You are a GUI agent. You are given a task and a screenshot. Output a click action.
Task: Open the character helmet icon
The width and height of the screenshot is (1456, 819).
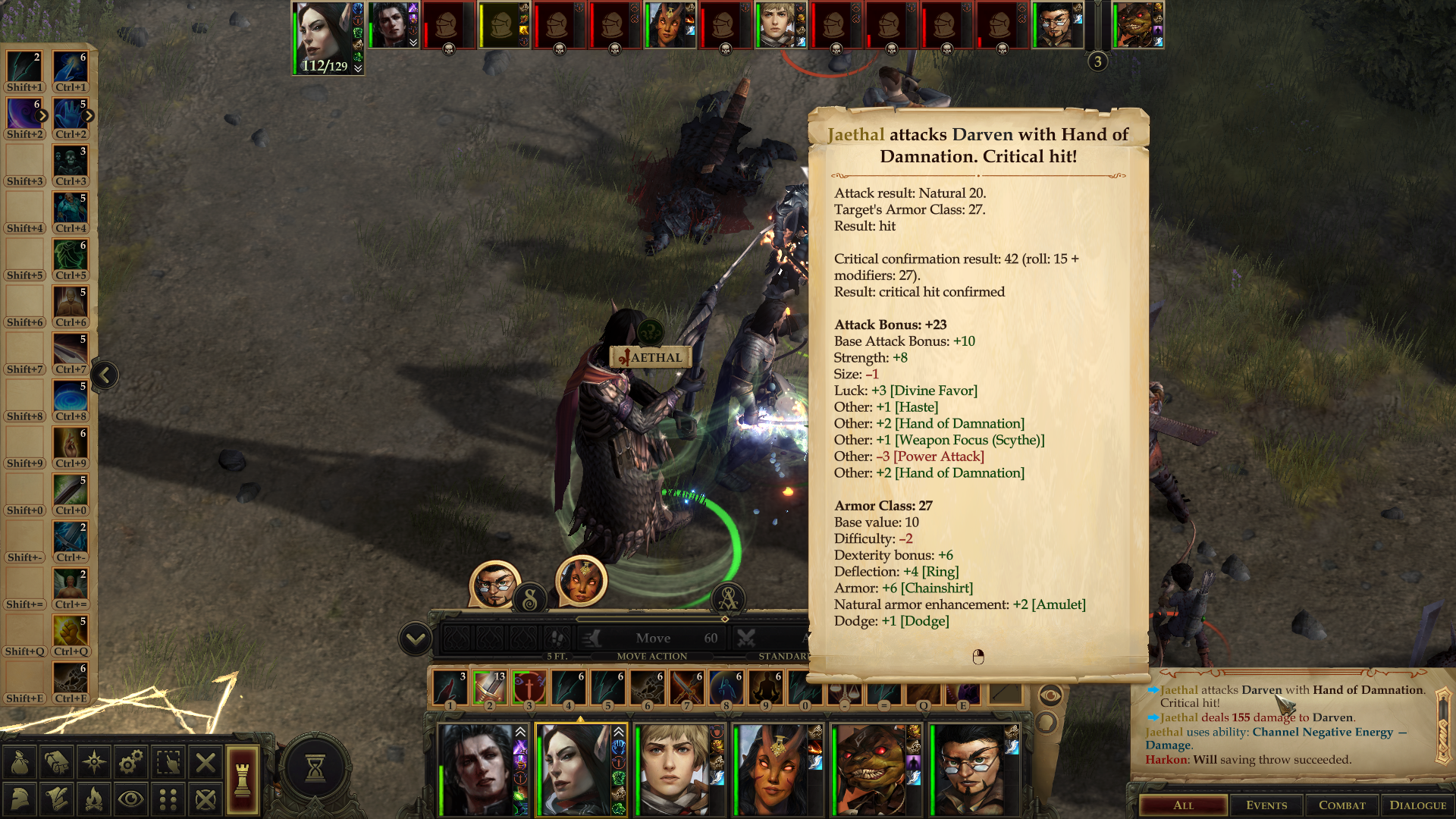20,799
